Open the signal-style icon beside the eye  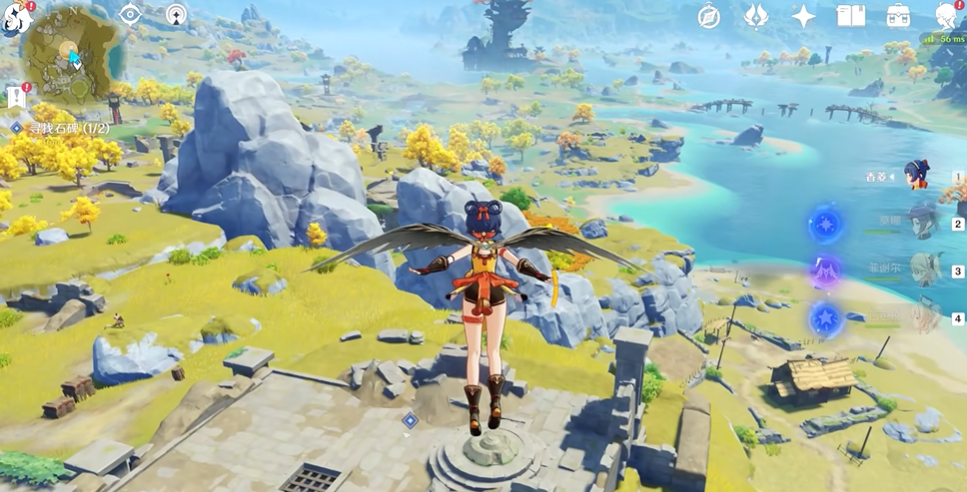tap(176, 14)
